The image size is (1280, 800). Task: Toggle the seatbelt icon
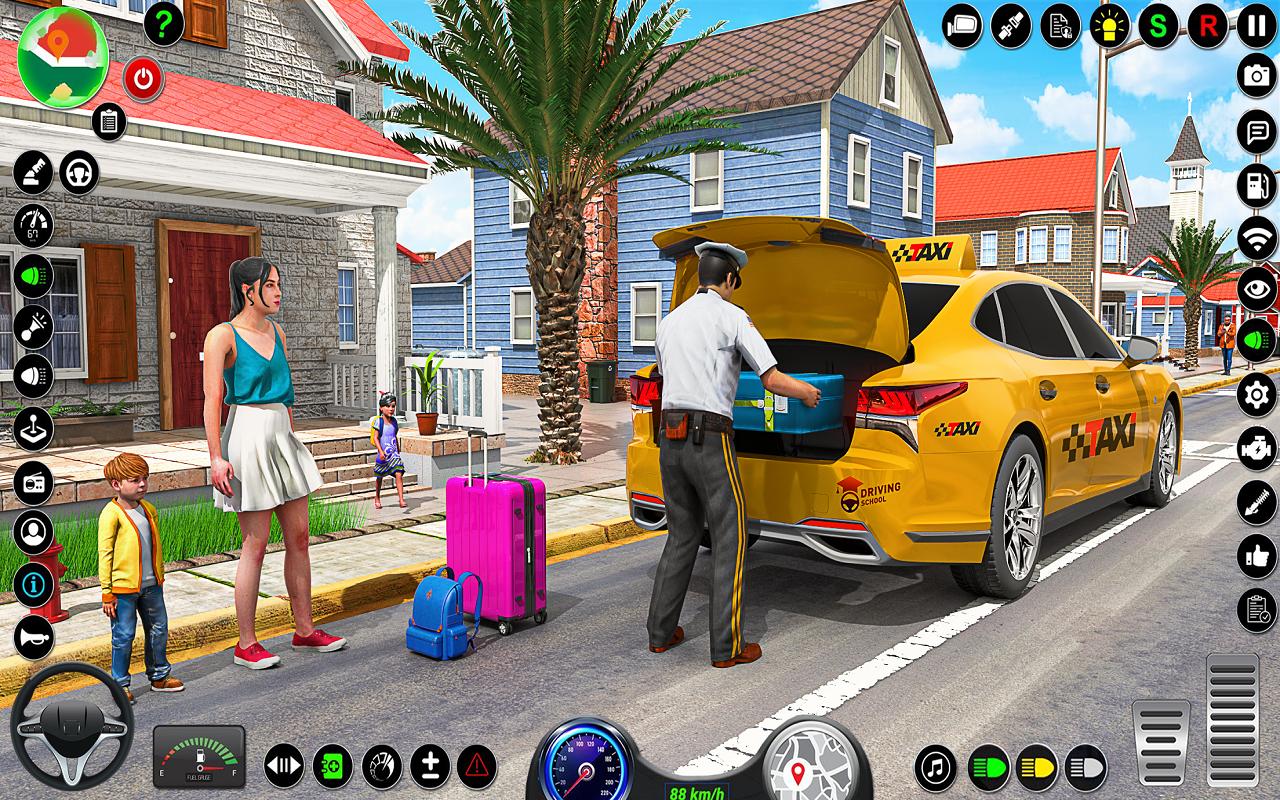pos(1011,25)
